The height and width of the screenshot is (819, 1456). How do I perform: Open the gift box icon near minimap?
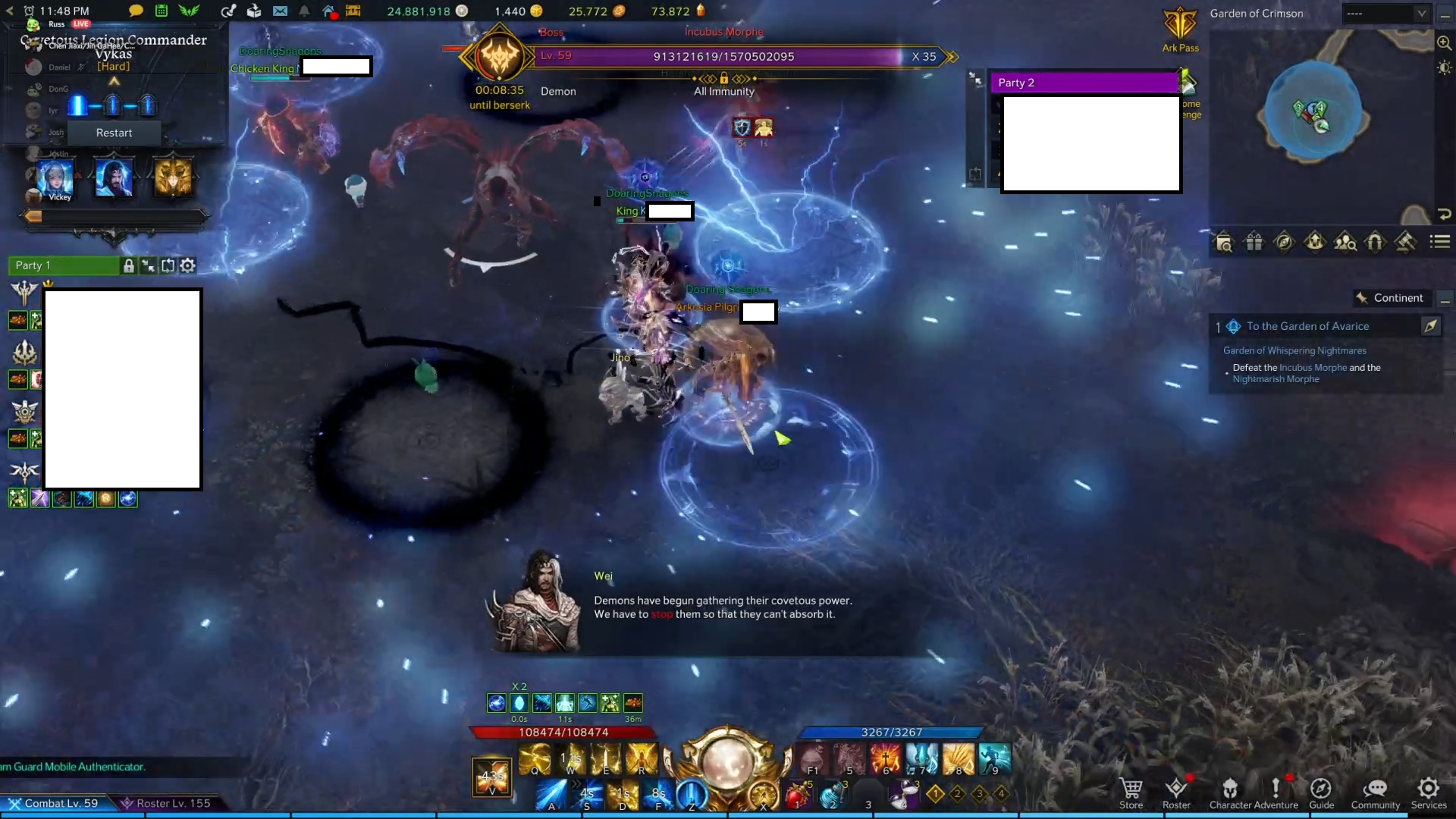(1254, 243)
